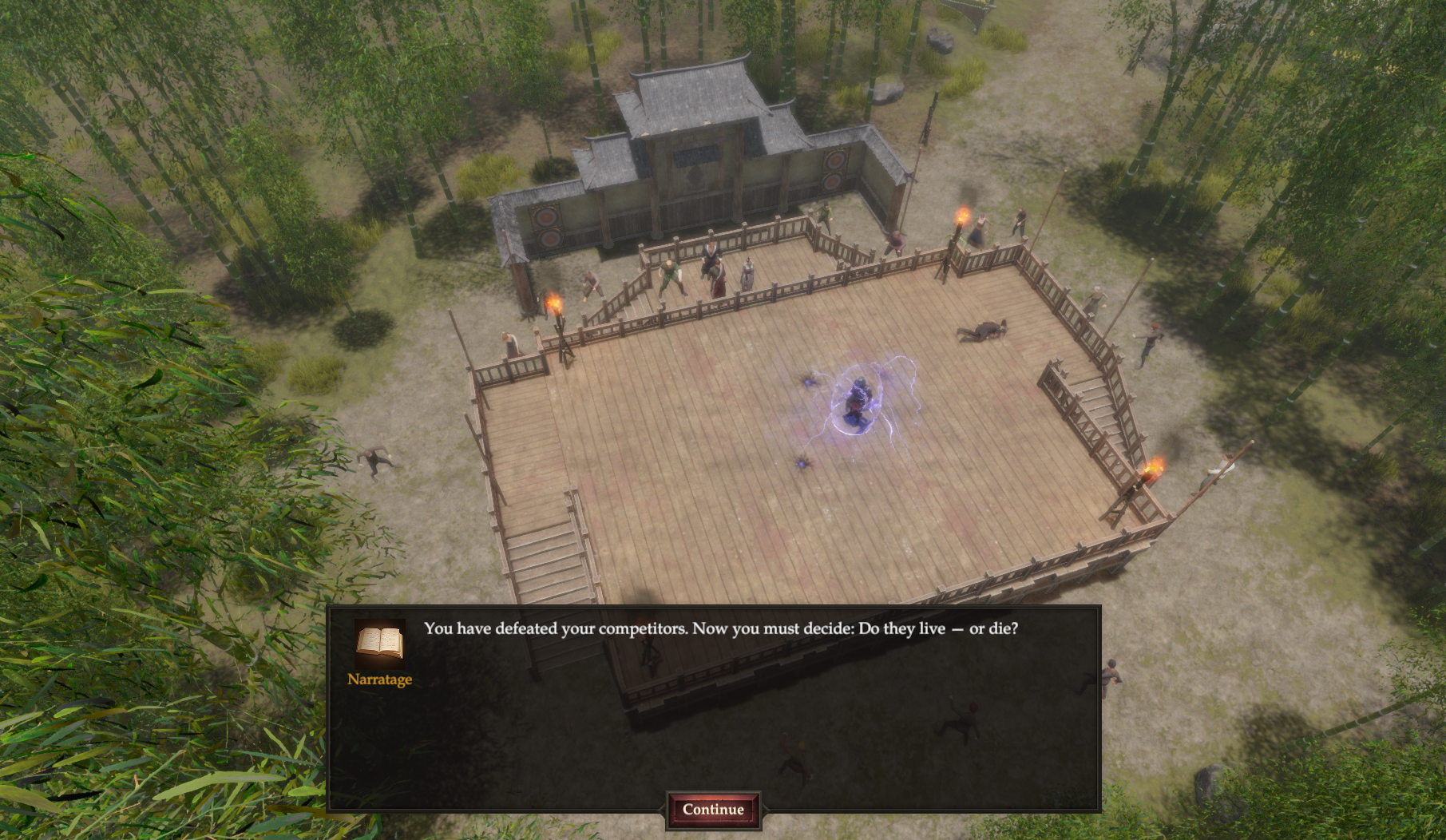Select the second purple orb below the player
This screenshot has height=840, width=1446.
pos(801,464)
